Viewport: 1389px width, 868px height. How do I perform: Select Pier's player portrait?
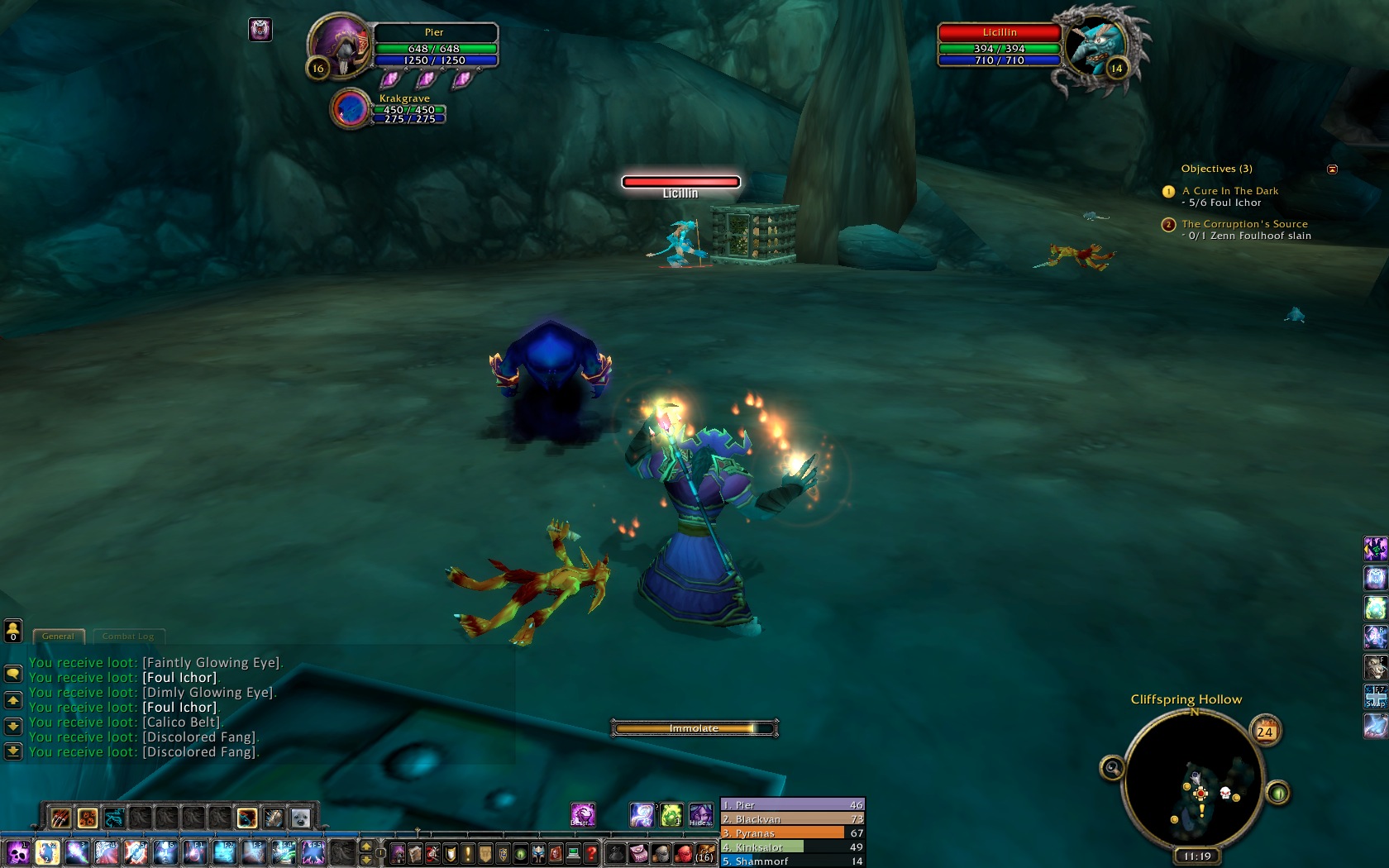click(x=340, y=45)
